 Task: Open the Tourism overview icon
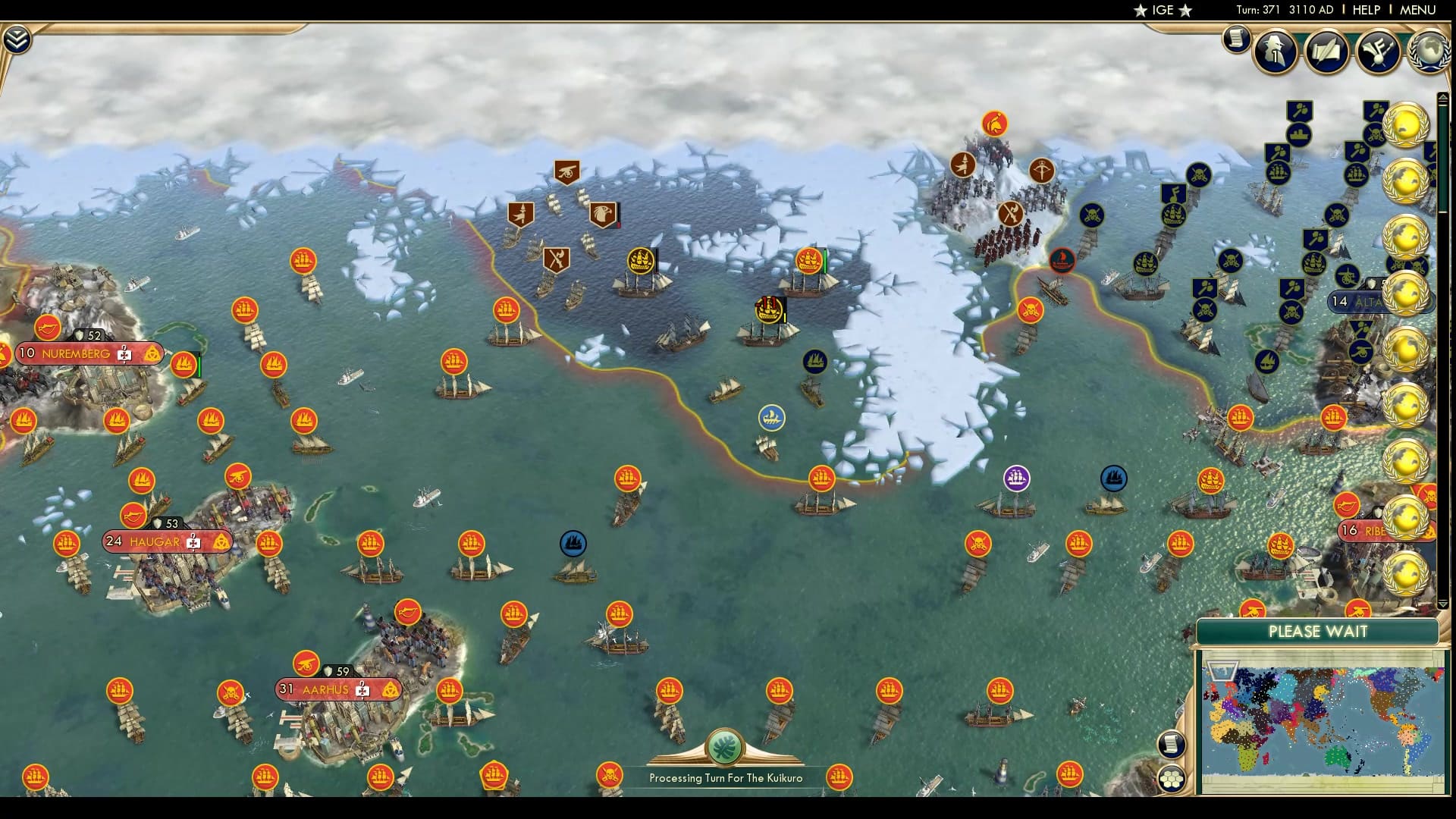tap(1379, 50)
